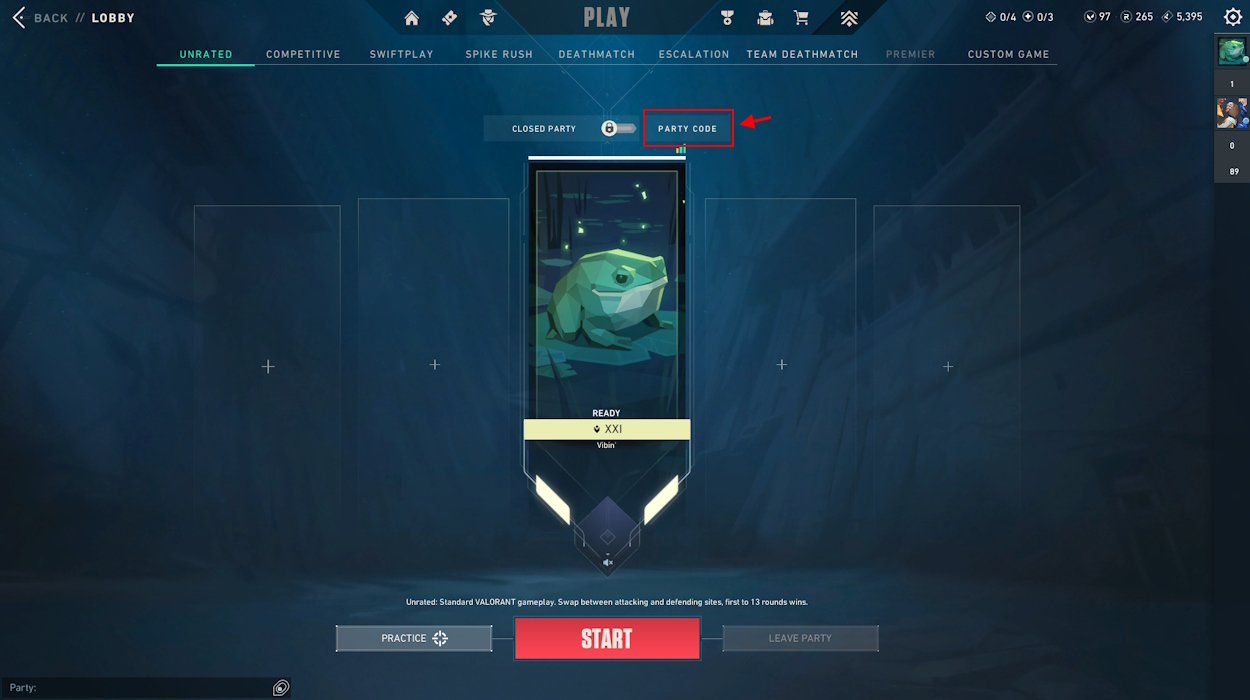The image size is (1250, 700).
Task: Open the Party Code option
Action: click(x=688, y=129)
